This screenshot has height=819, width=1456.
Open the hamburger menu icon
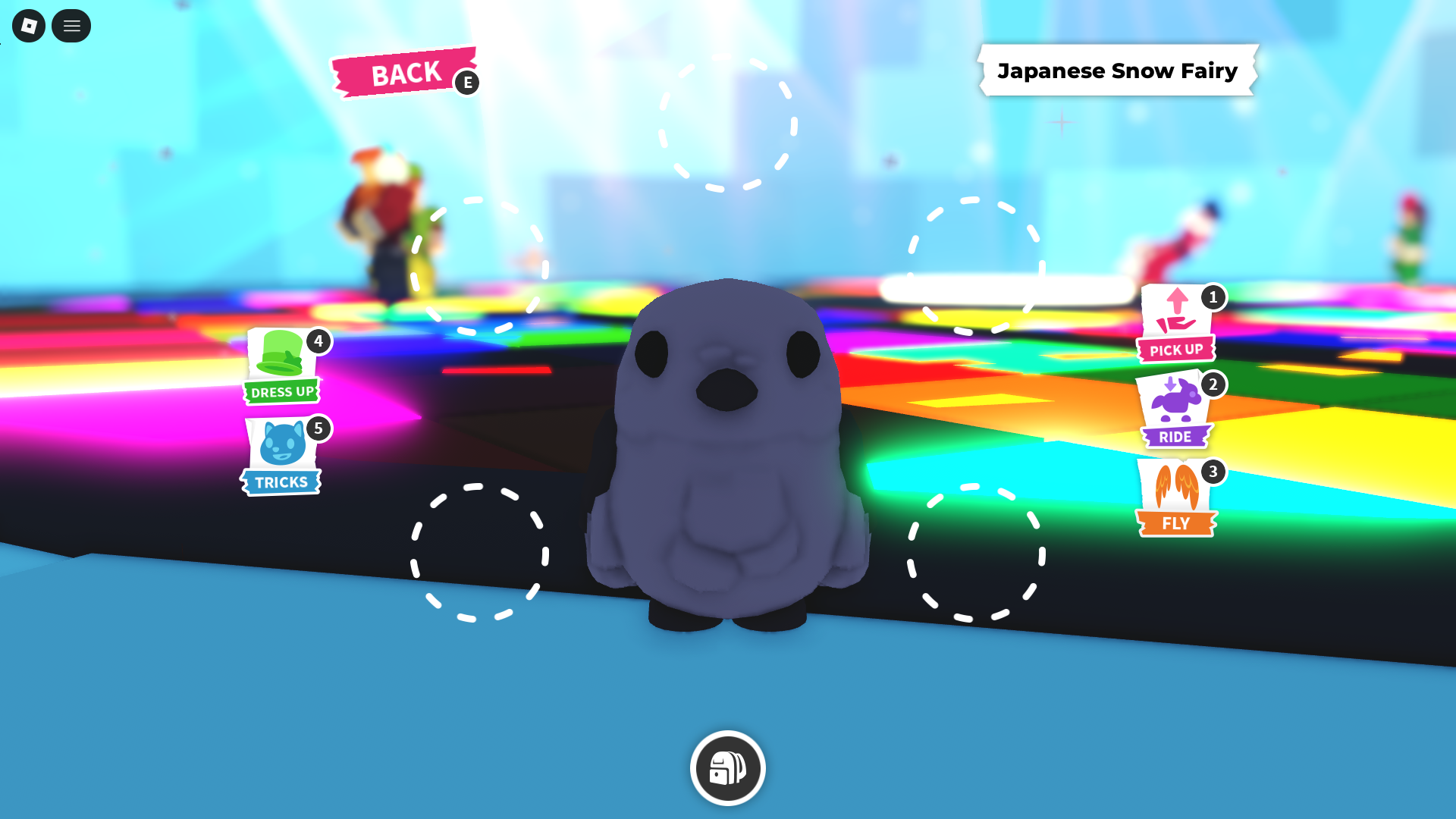[71, 26]
